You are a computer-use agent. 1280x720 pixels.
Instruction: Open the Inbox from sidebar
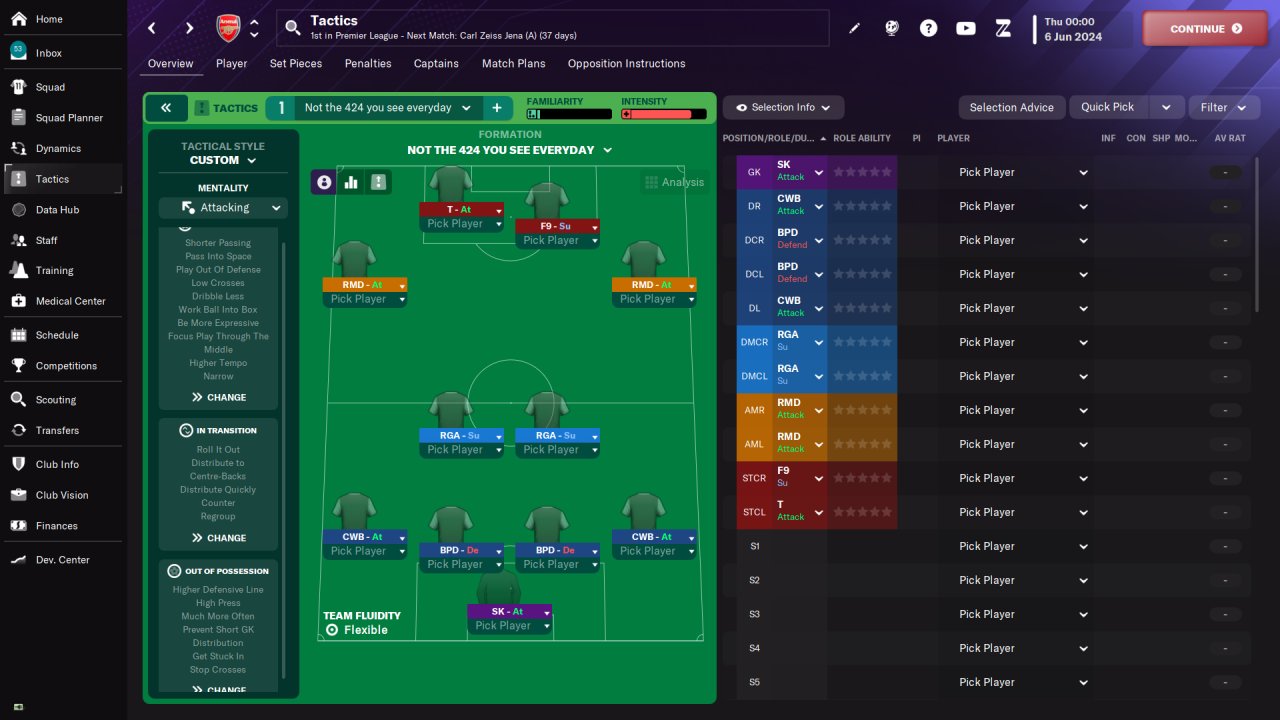[48, 53]
